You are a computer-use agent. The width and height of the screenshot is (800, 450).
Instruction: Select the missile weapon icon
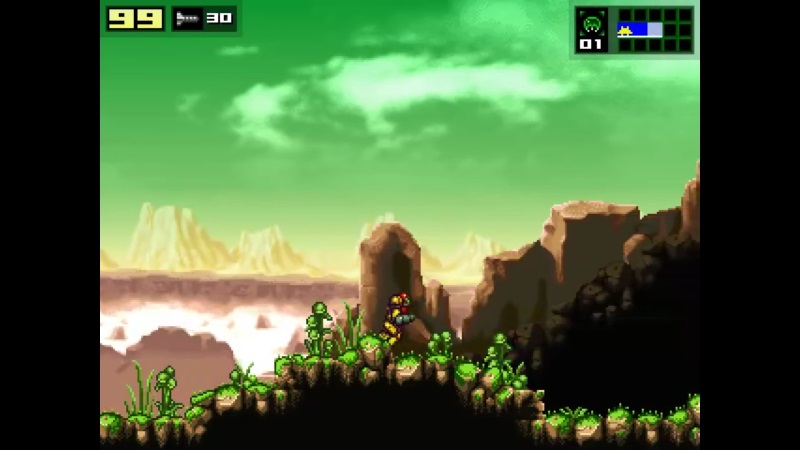click(x=186, y=18)
